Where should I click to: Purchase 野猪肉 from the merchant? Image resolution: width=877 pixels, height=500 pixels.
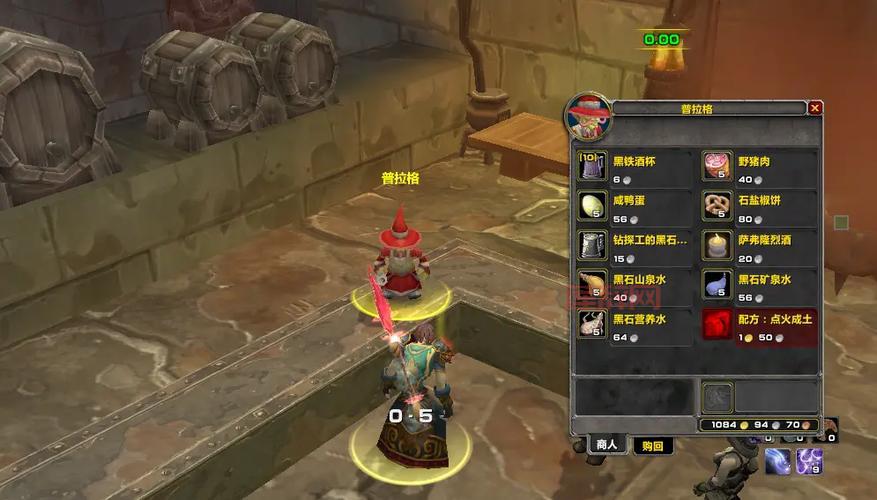pos(717,166)
